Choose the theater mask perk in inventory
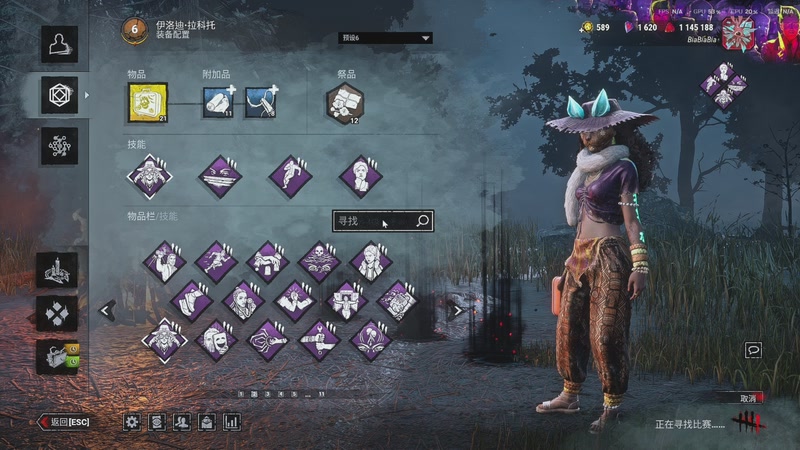800x450 pixels. click(x=215, y=340)
